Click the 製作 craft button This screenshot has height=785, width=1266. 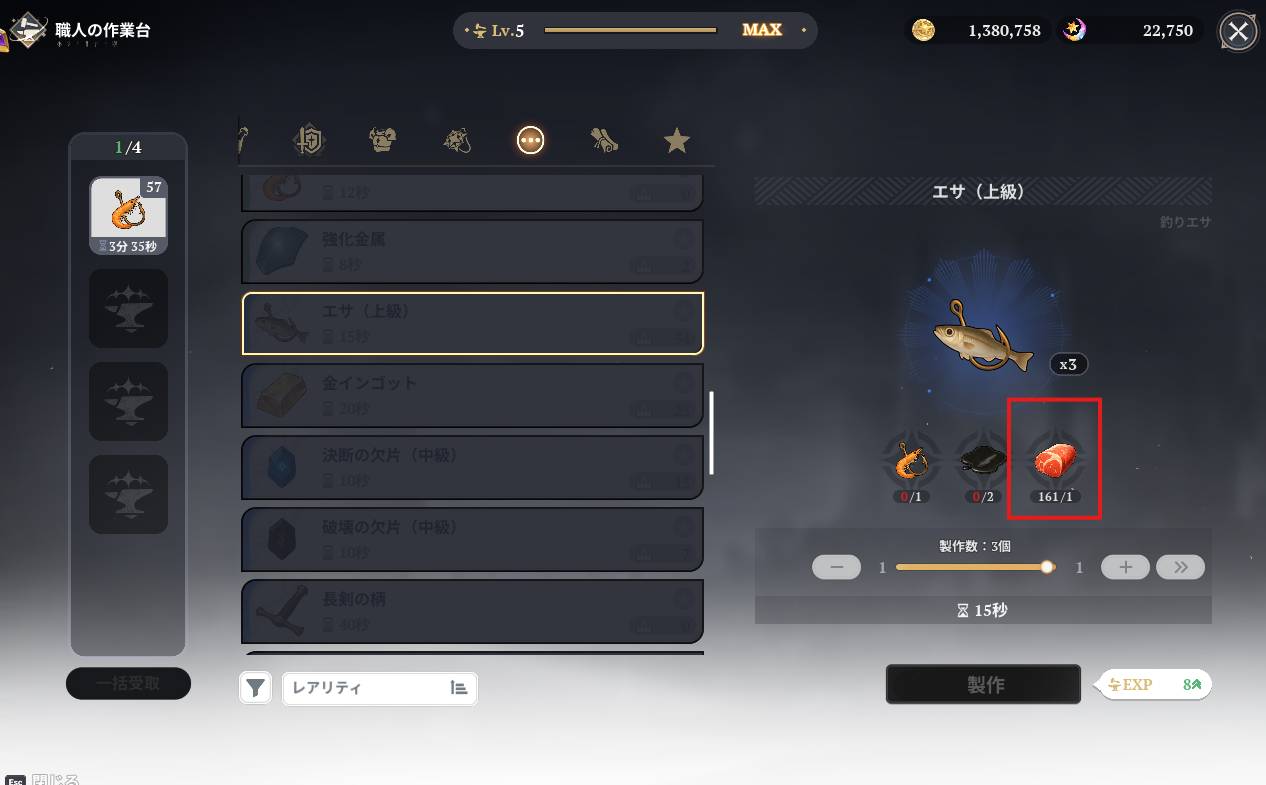click(x=983, y=684)
